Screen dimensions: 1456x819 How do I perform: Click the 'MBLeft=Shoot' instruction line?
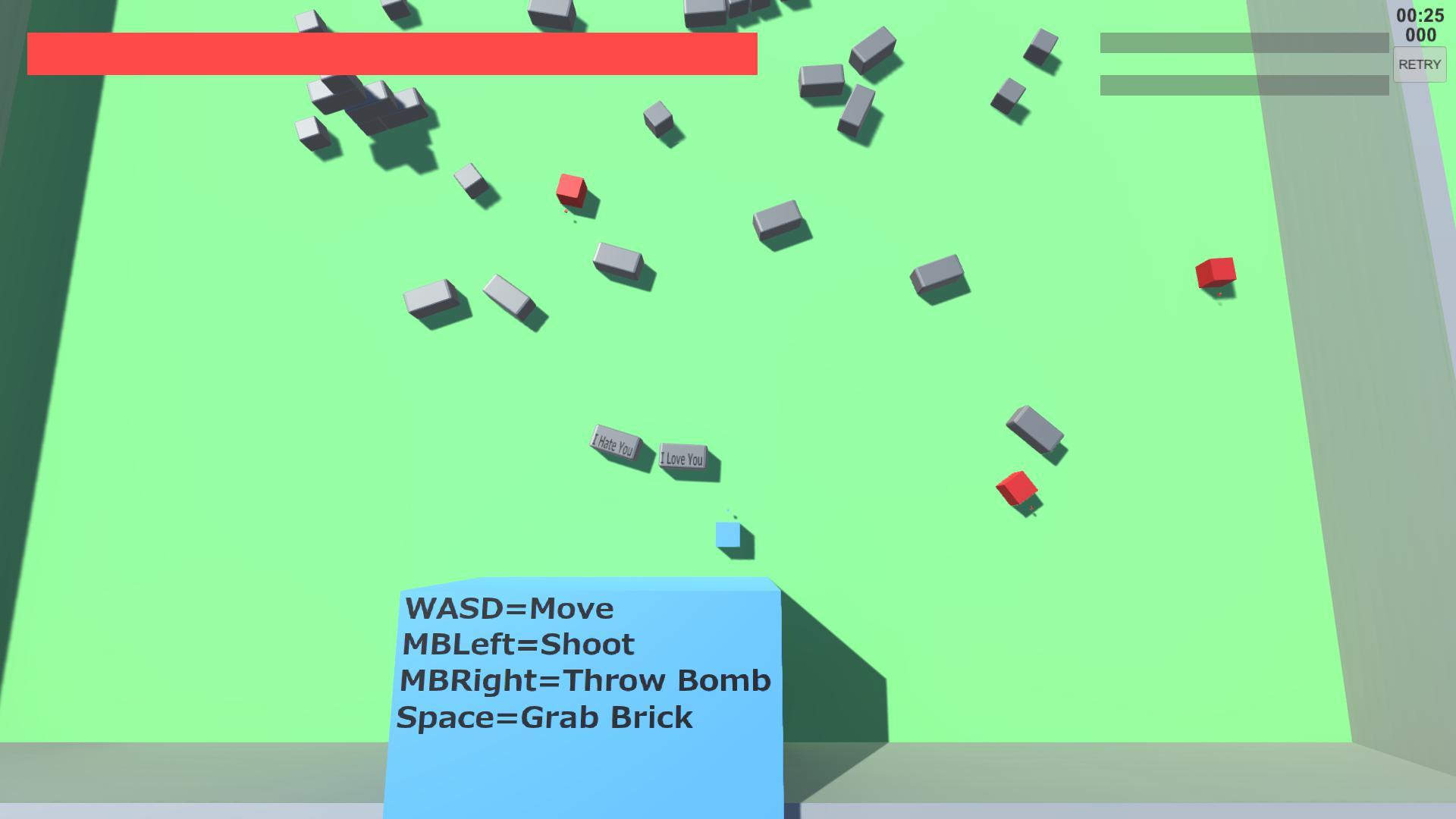519,645
